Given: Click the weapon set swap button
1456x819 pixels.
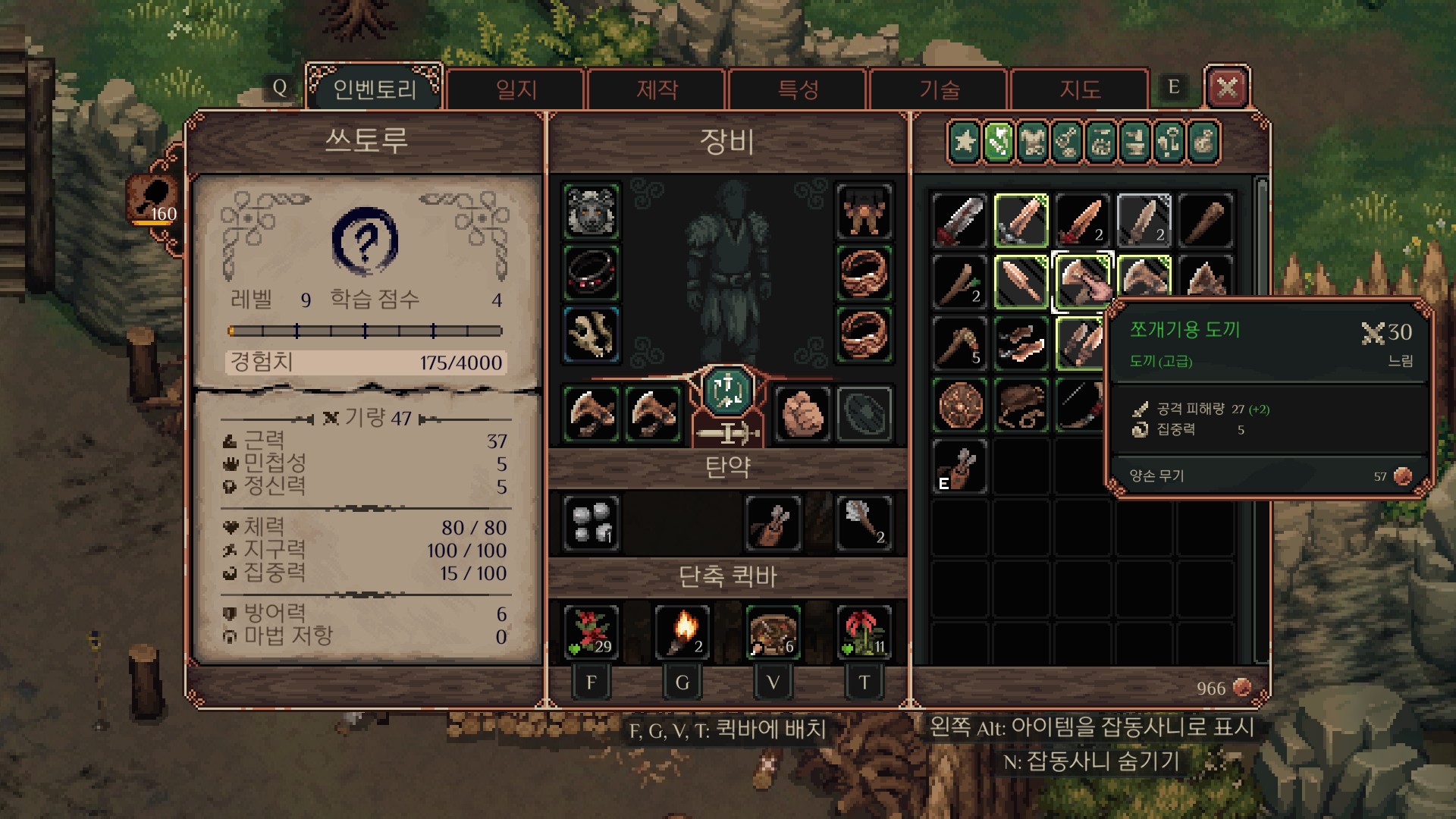Looking at the screenshot, I should [x=727, y=391].
